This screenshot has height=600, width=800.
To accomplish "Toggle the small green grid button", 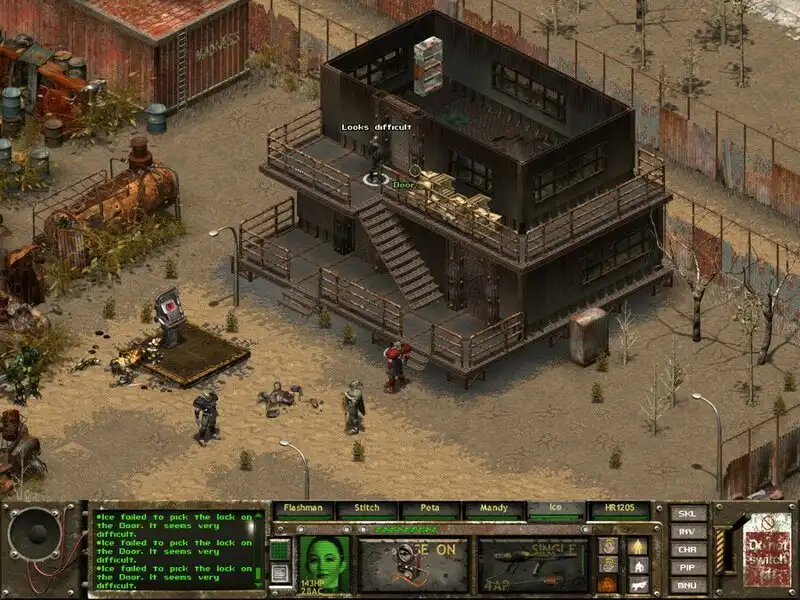I will (280, 550).
